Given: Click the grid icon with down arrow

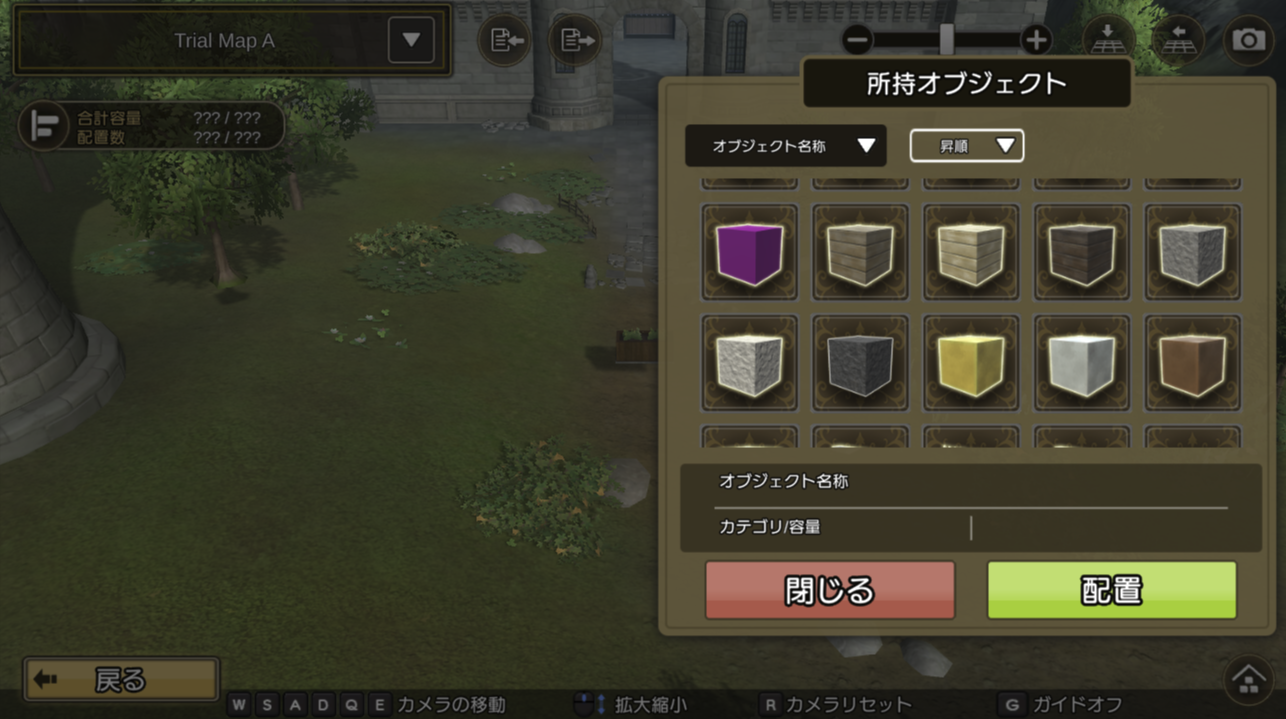Looking at the screenshot, I should tap(1107, 40).
